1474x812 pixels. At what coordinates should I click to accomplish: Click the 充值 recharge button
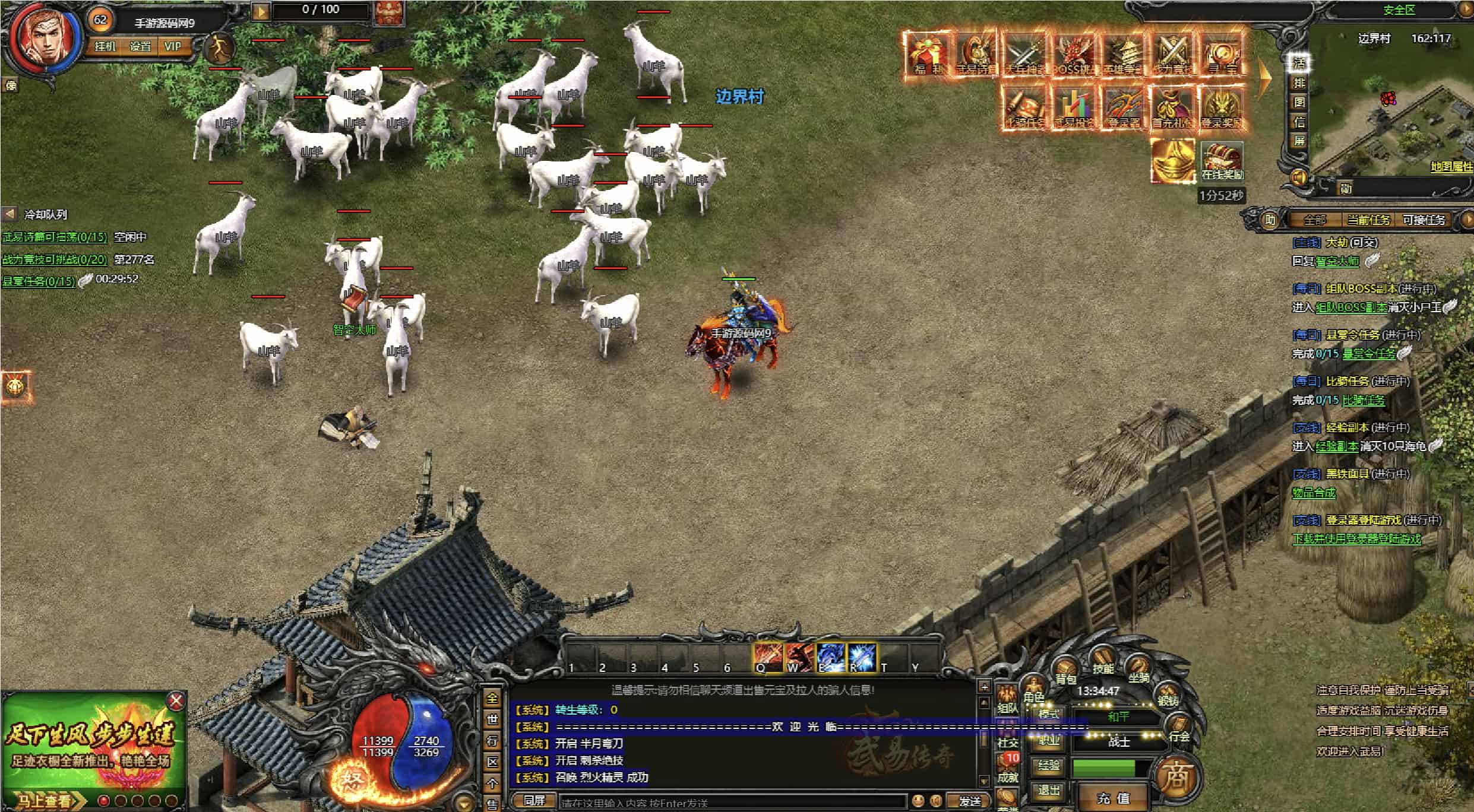pos(1113,798)
